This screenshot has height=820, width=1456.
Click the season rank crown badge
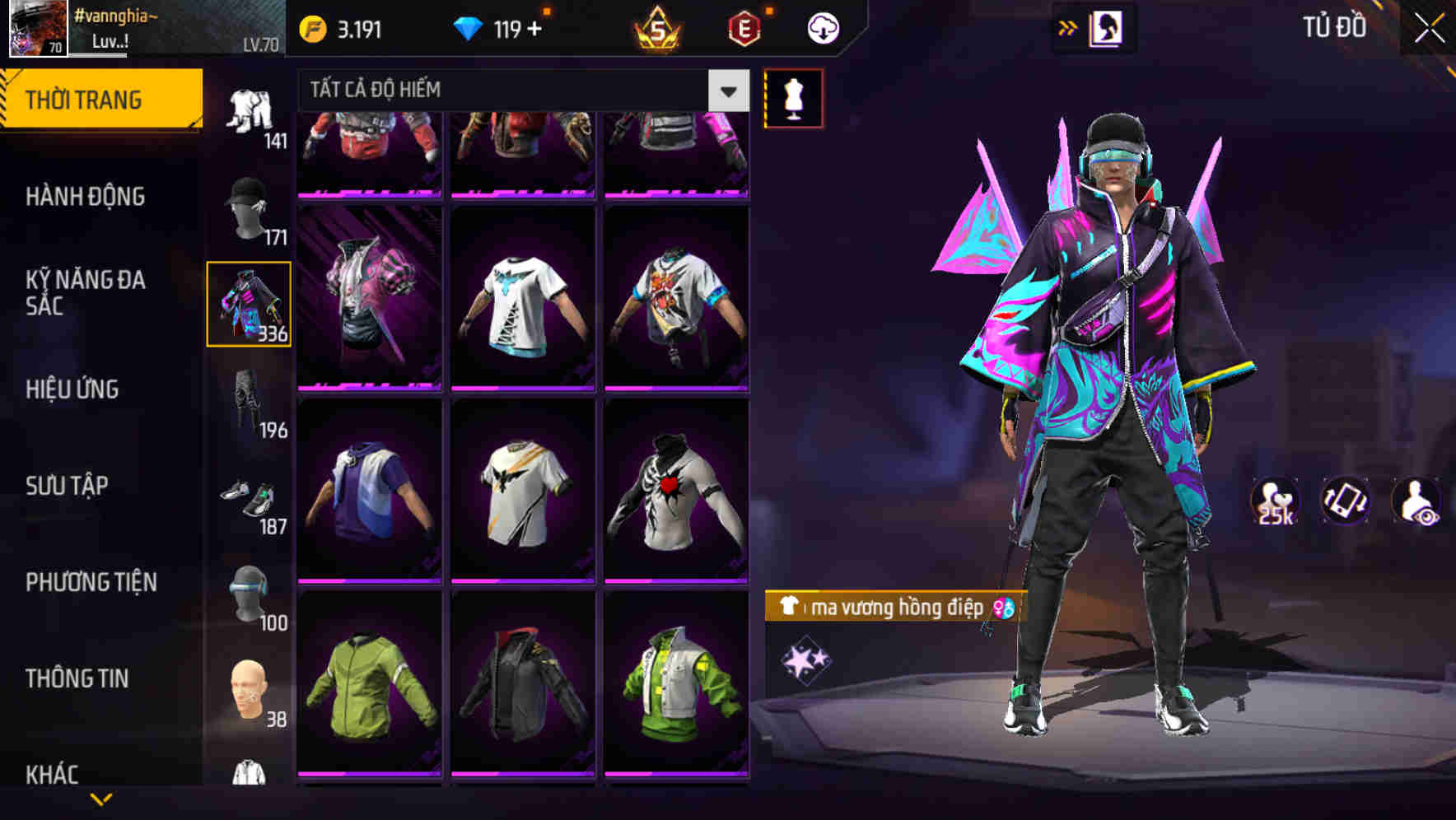[655, 27]
